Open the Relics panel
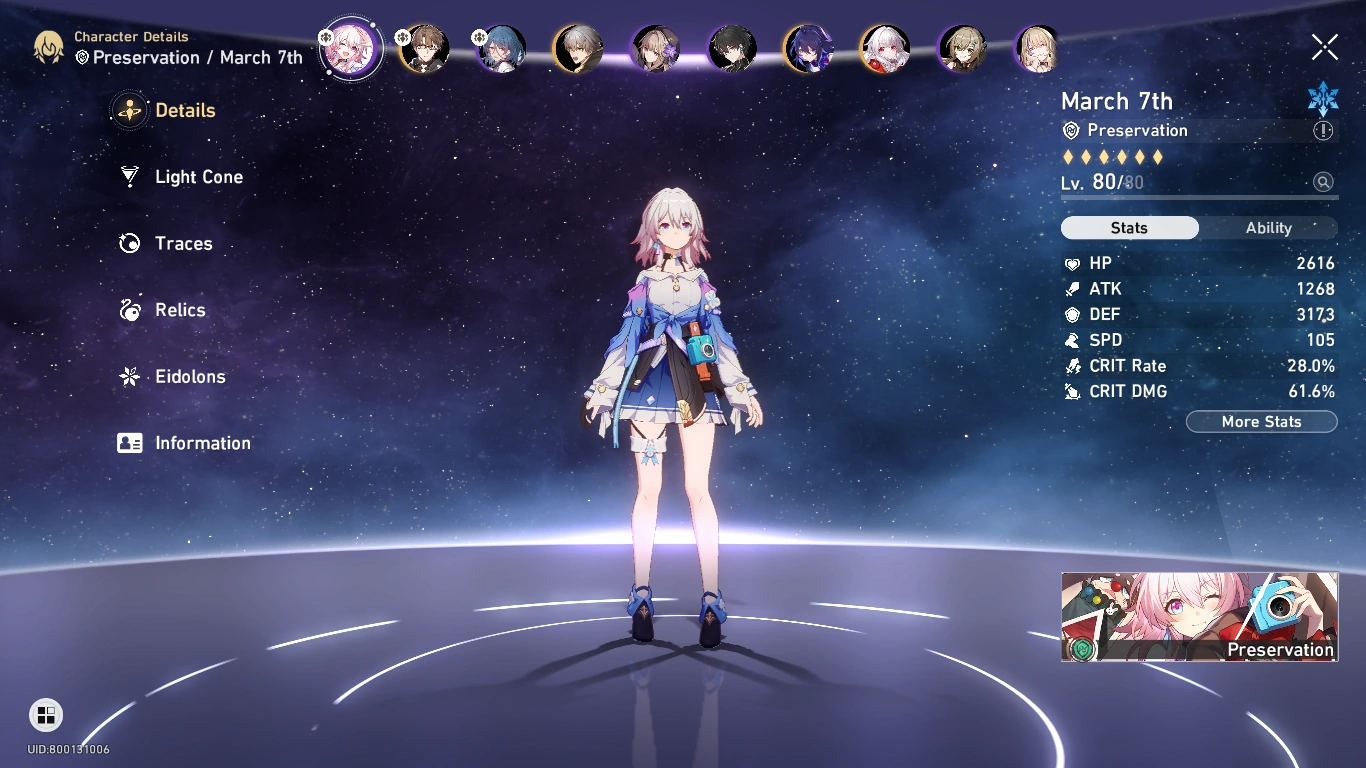 point(181,310)
